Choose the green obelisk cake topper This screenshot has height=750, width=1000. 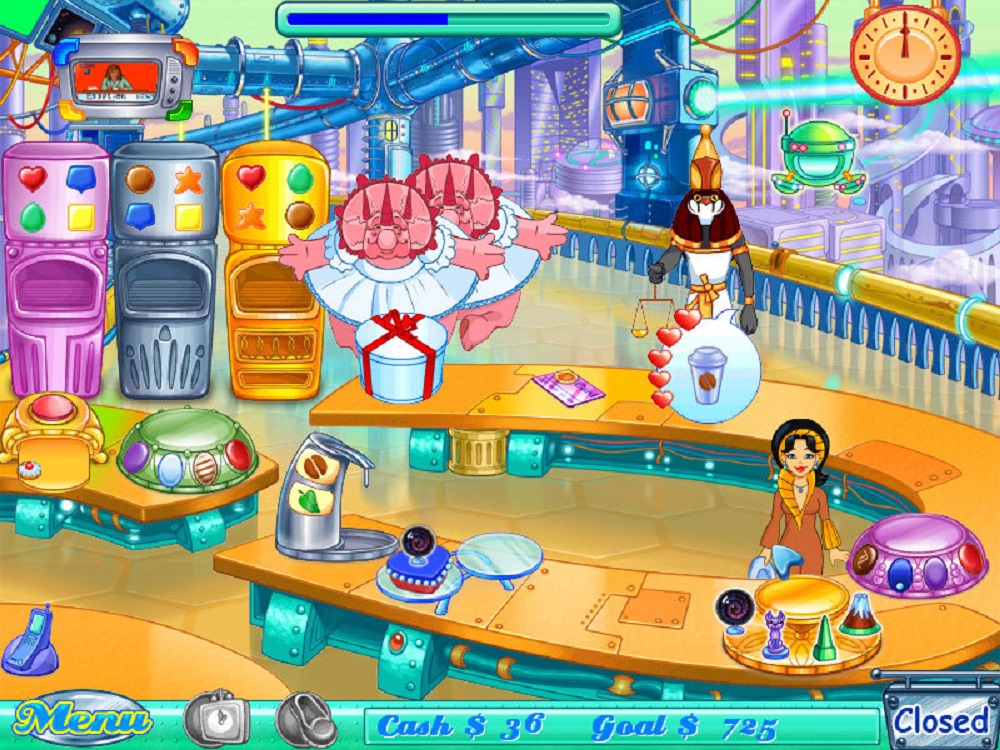(x=821, y=638)
